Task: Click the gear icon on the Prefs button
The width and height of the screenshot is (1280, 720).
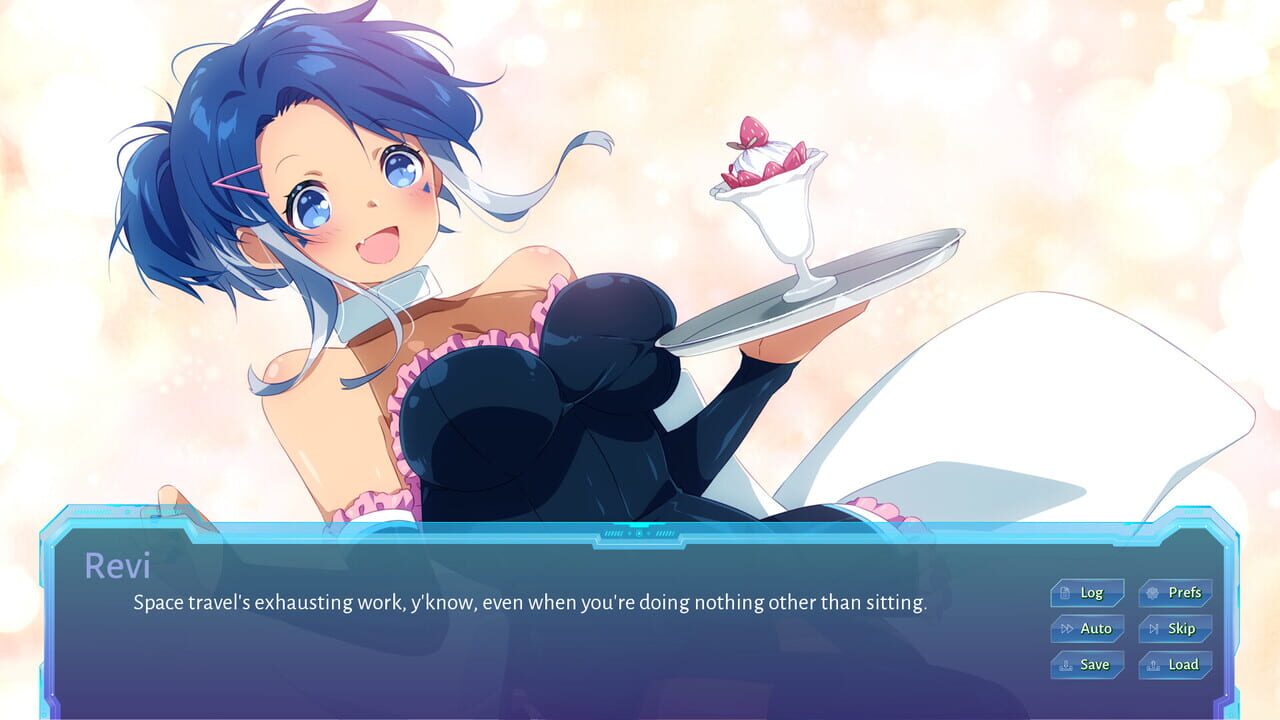Action: click(x=1152, y=593)
